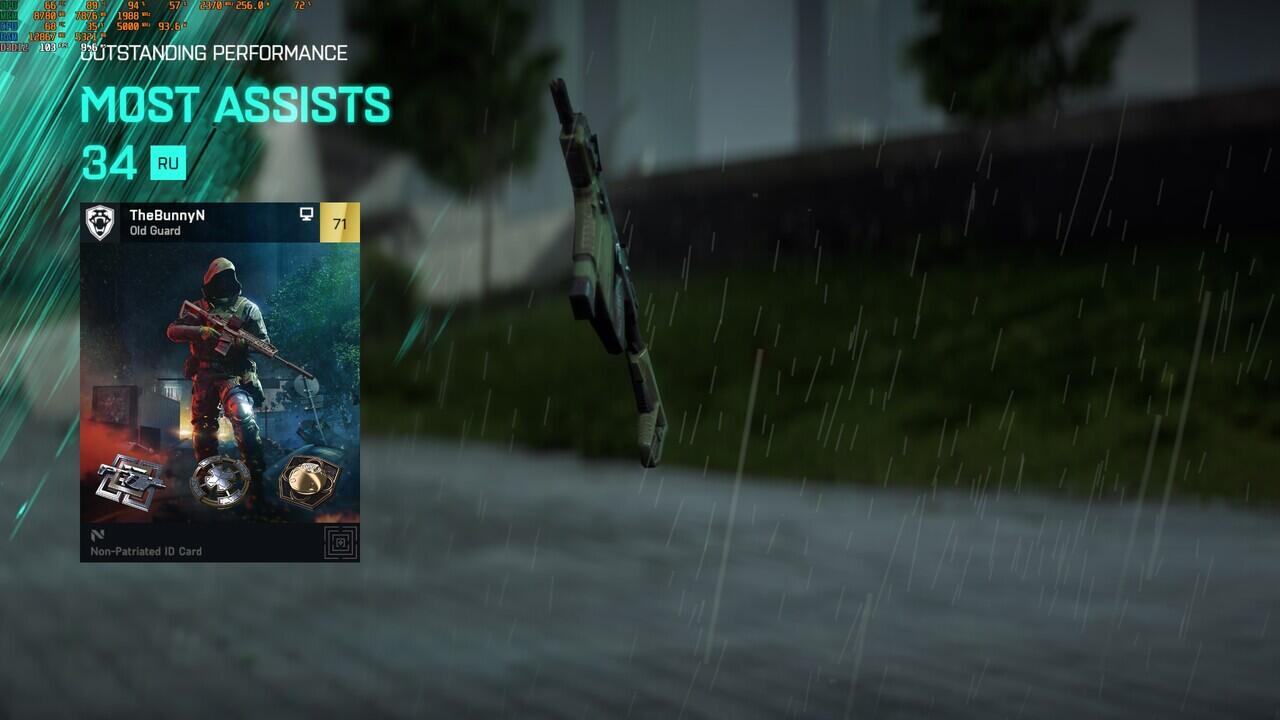Select the silver rifle badge
This screenshot has height=720, width=1280.
click(130, 482)
